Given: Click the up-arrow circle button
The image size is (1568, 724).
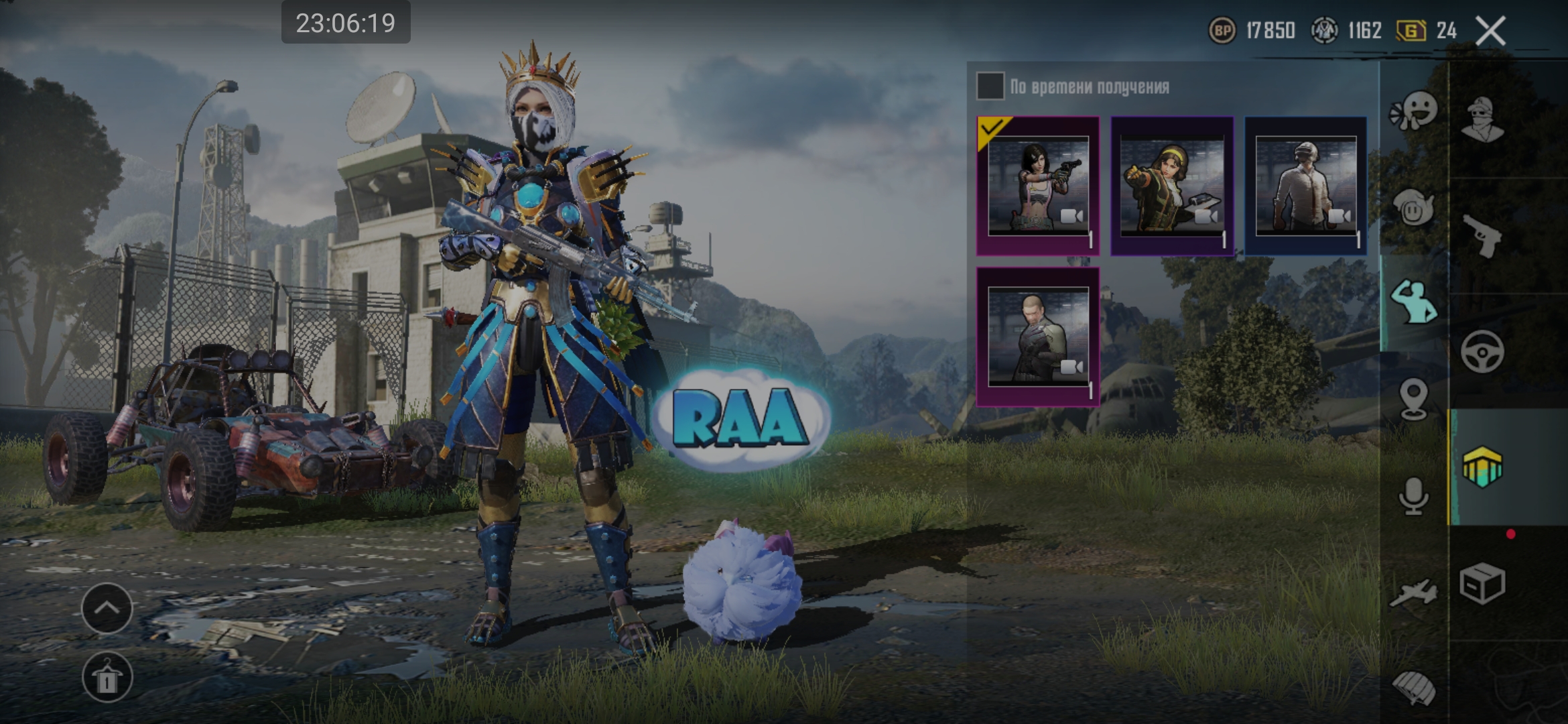Looking at the screenshot, I should (x=107, y=608).
